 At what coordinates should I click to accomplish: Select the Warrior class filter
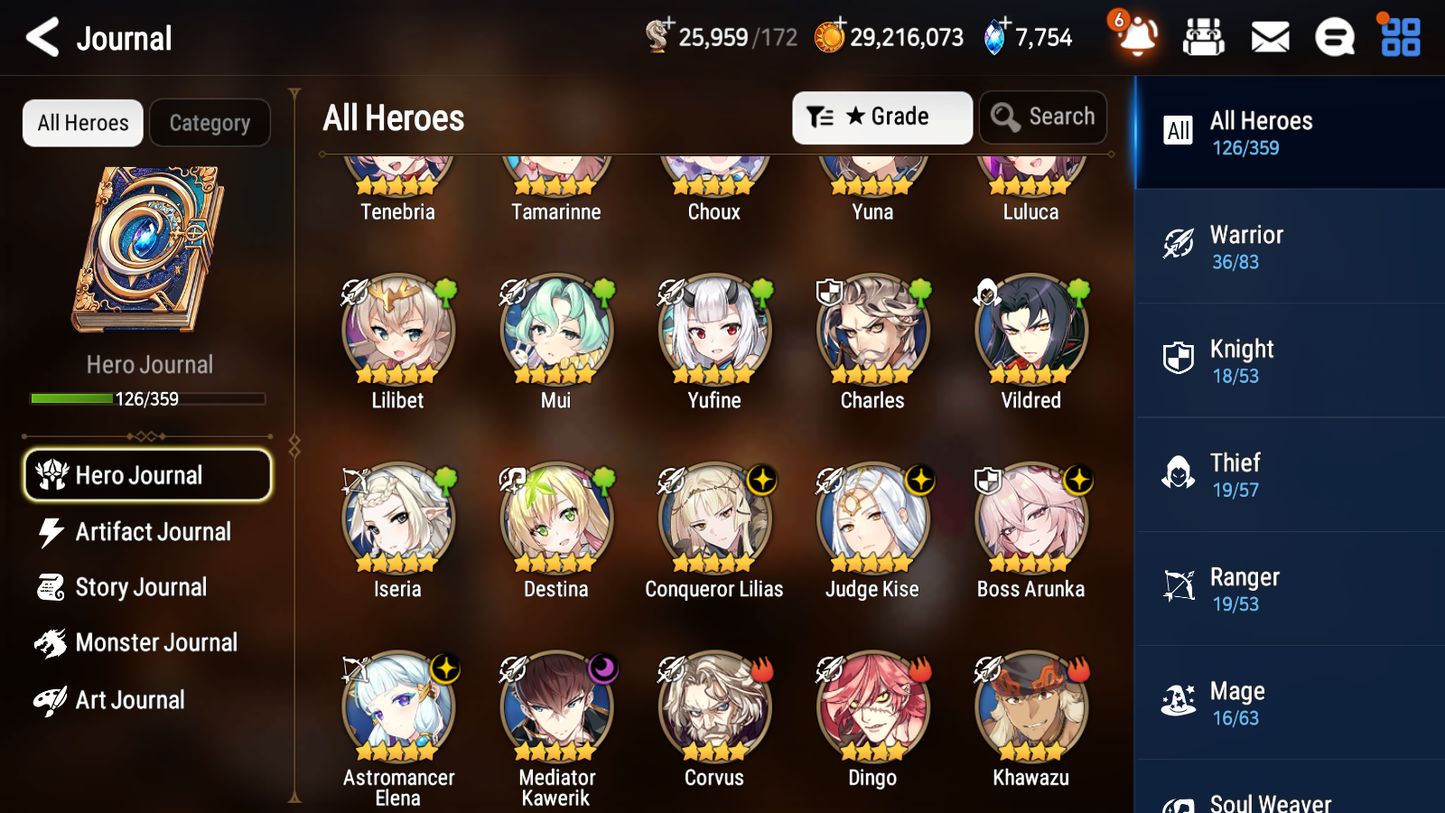pos(1289,246)
